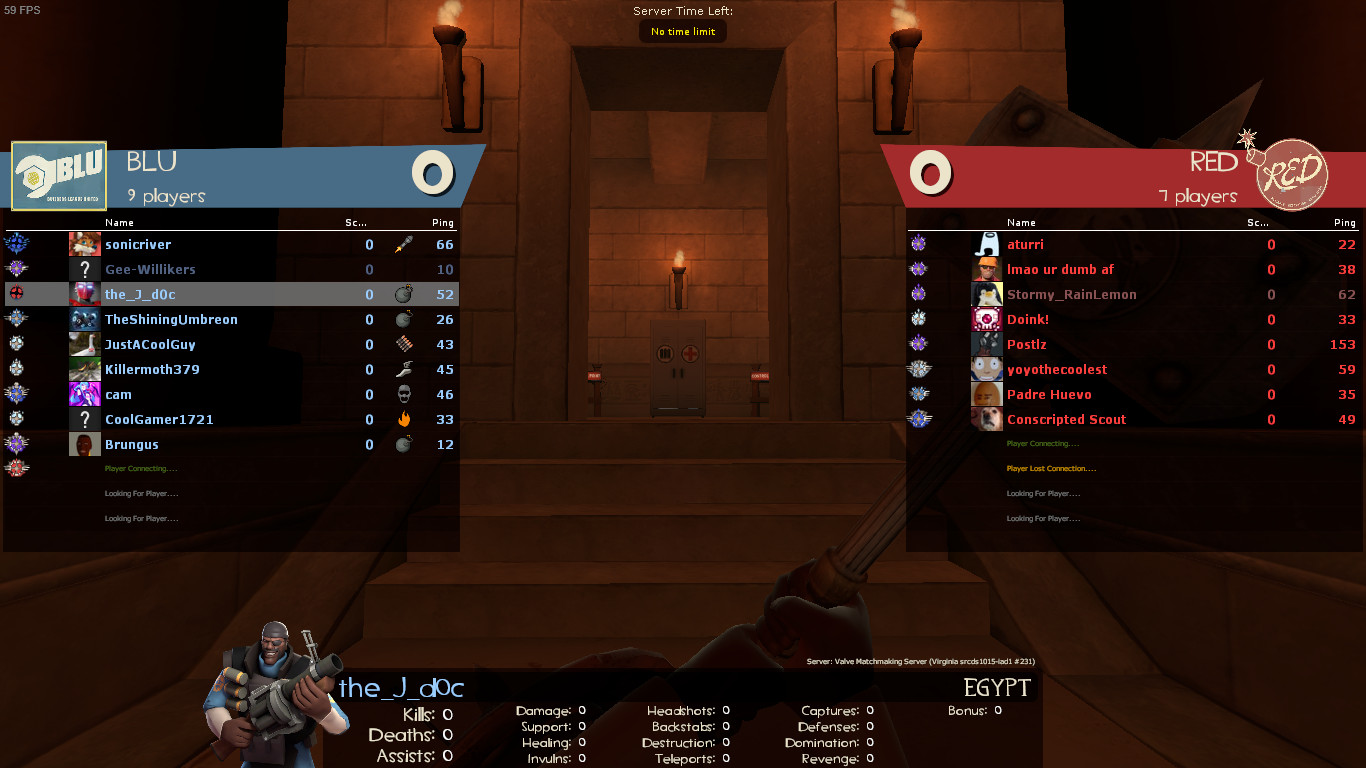Click the BLU team logo badge
The width and height of the screenshot is (1366, 768).
click(x=60, y=175)
